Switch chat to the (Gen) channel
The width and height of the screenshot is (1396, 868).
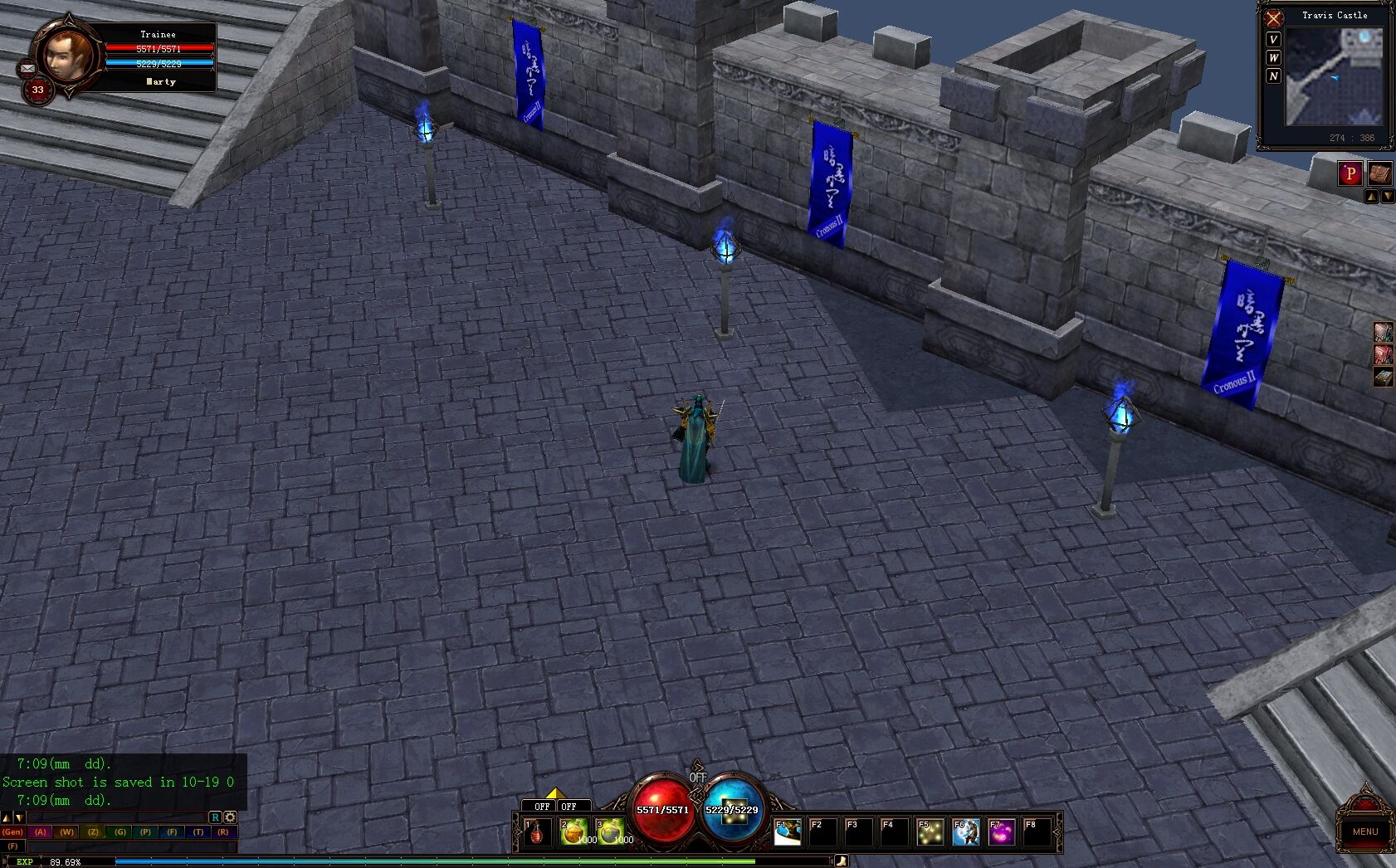click(12, 831)
